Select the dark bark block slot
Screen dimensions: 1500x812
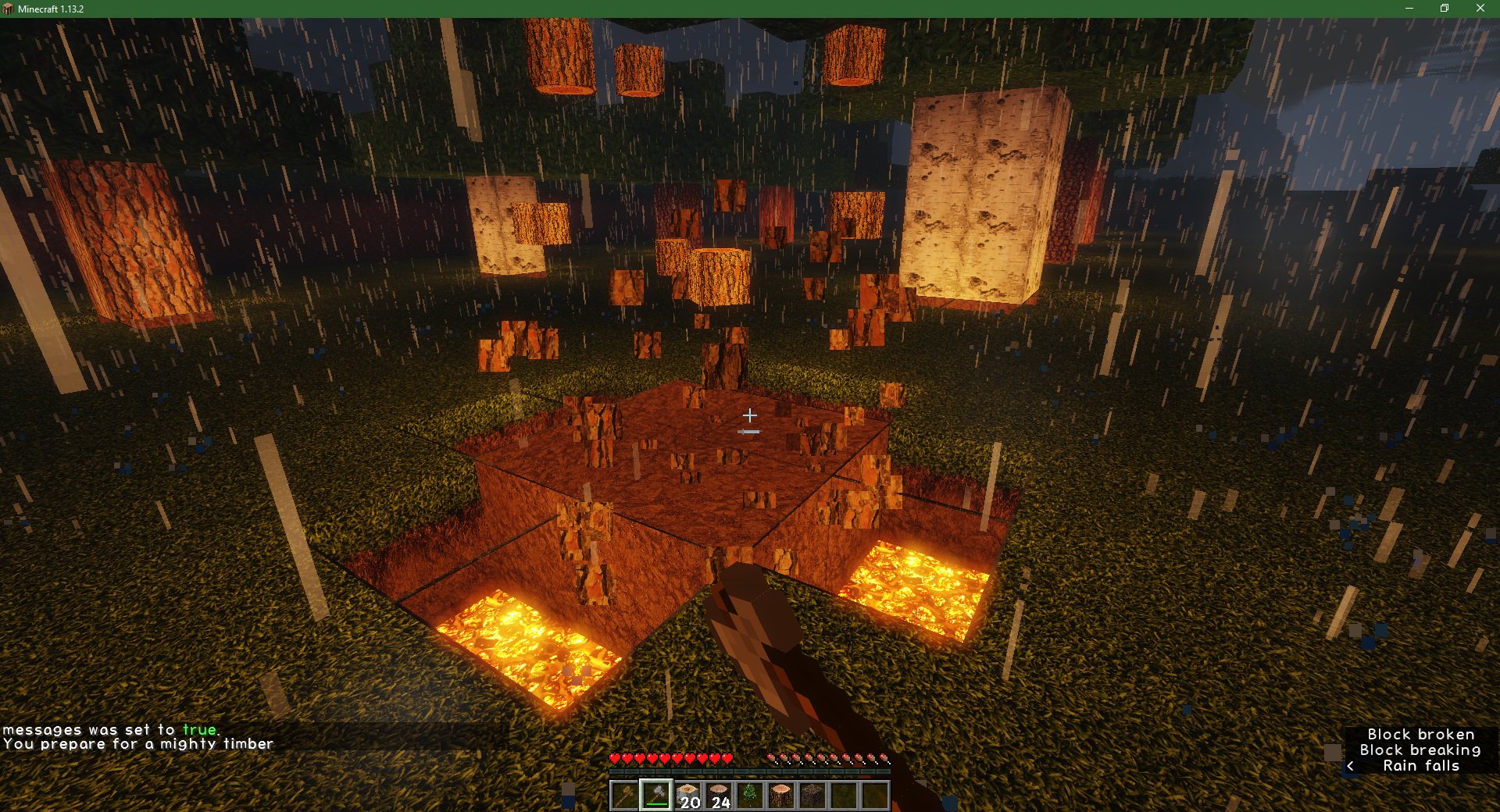812,796
